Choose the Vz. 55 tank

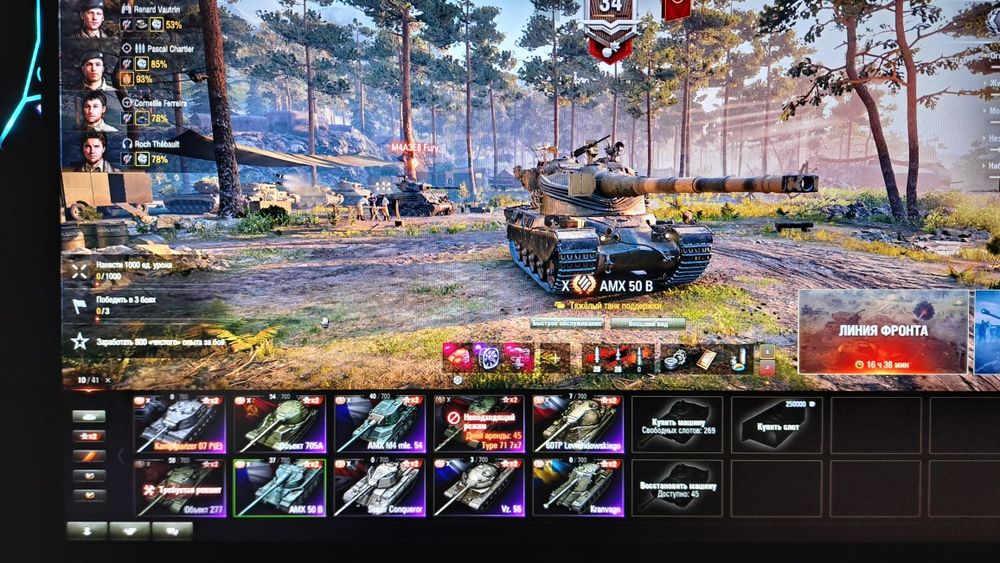(x=479, y=487)
